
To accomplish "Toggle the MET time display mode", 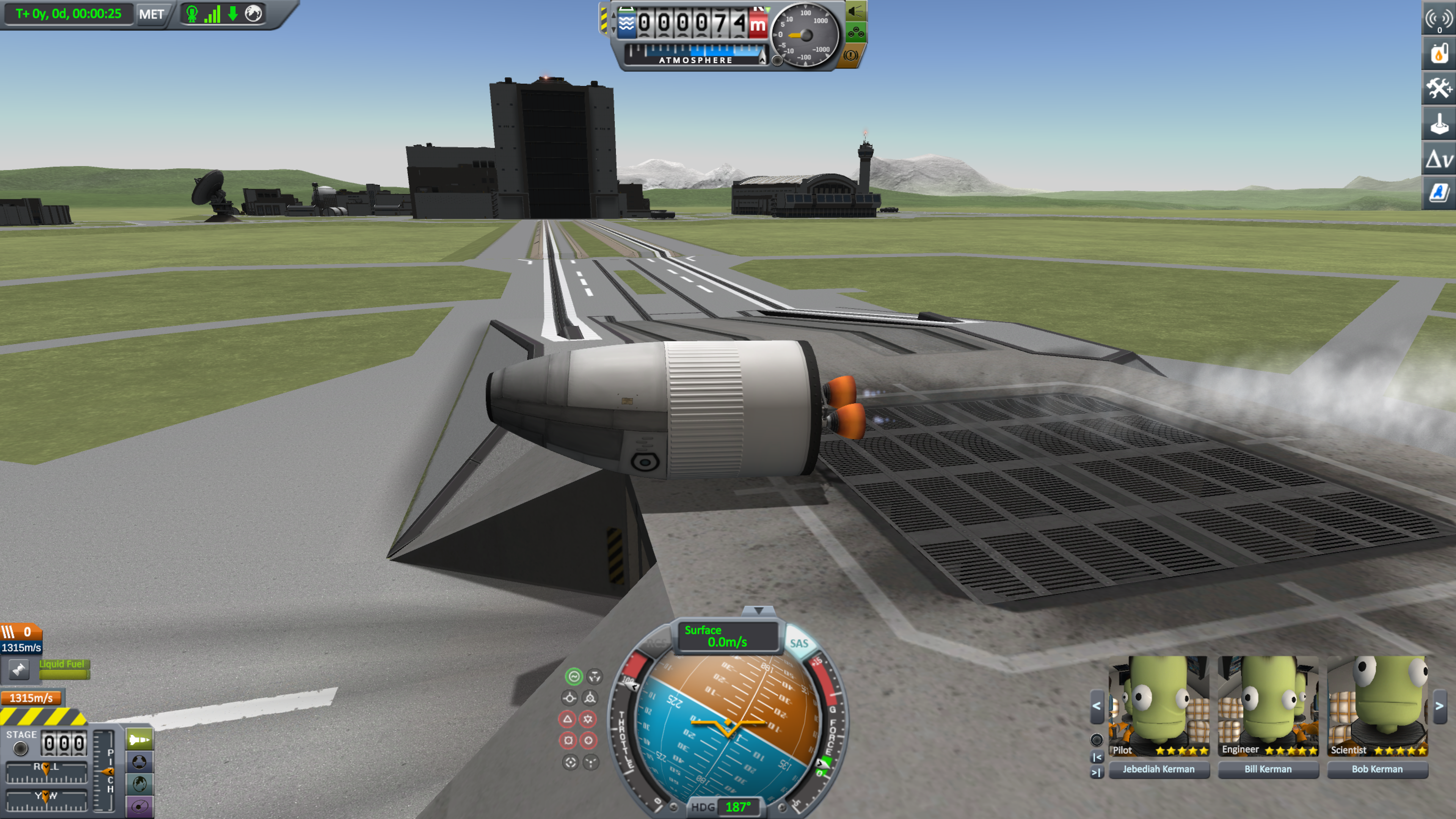I will [152, 14].
